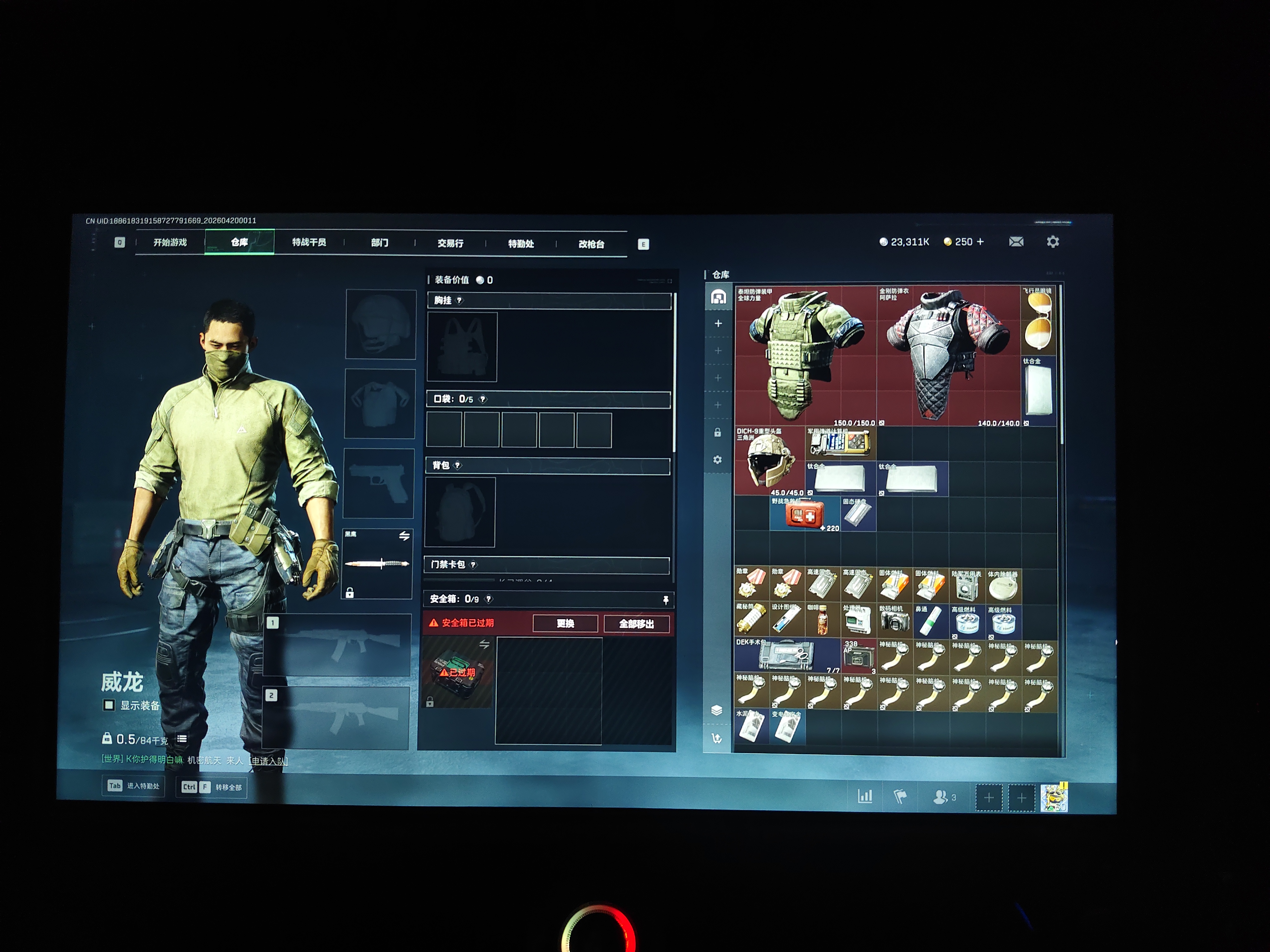1270x952 pixels.
Task: Select the red 野战急救包 medkit
Action: 804,515
